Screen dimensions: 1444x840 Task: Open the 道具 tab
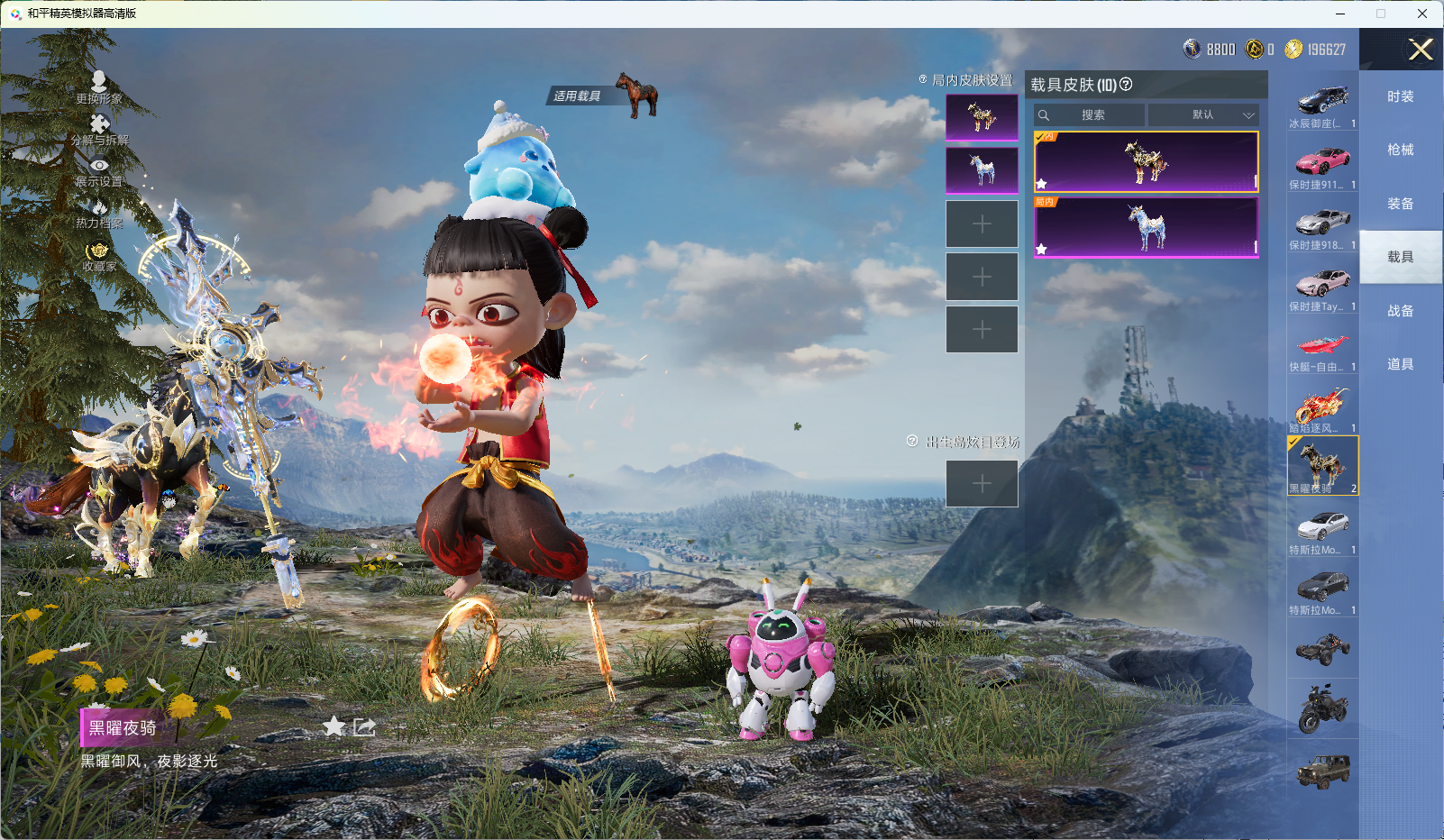click(1400, 364)
